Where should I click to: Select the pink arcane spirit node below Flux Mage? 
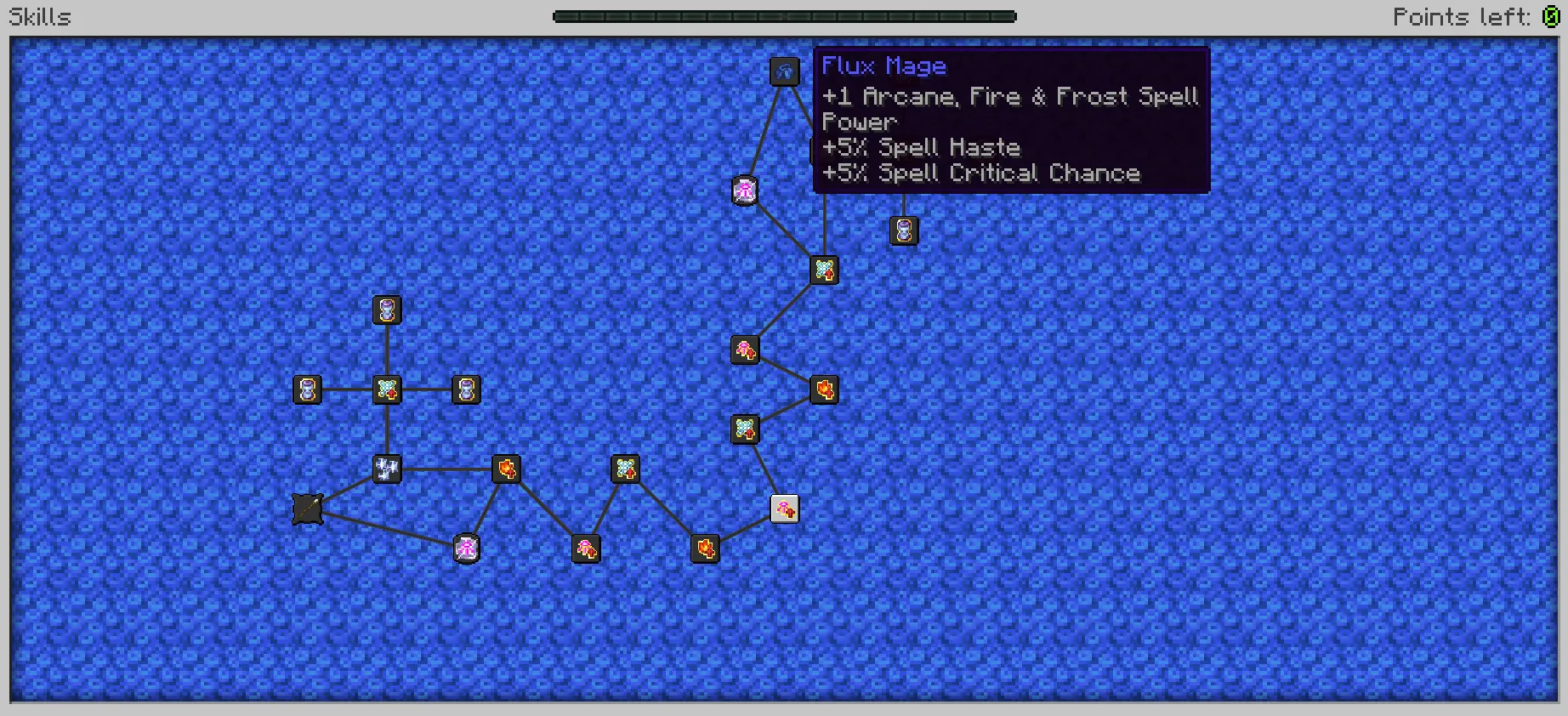pos(745,189)
